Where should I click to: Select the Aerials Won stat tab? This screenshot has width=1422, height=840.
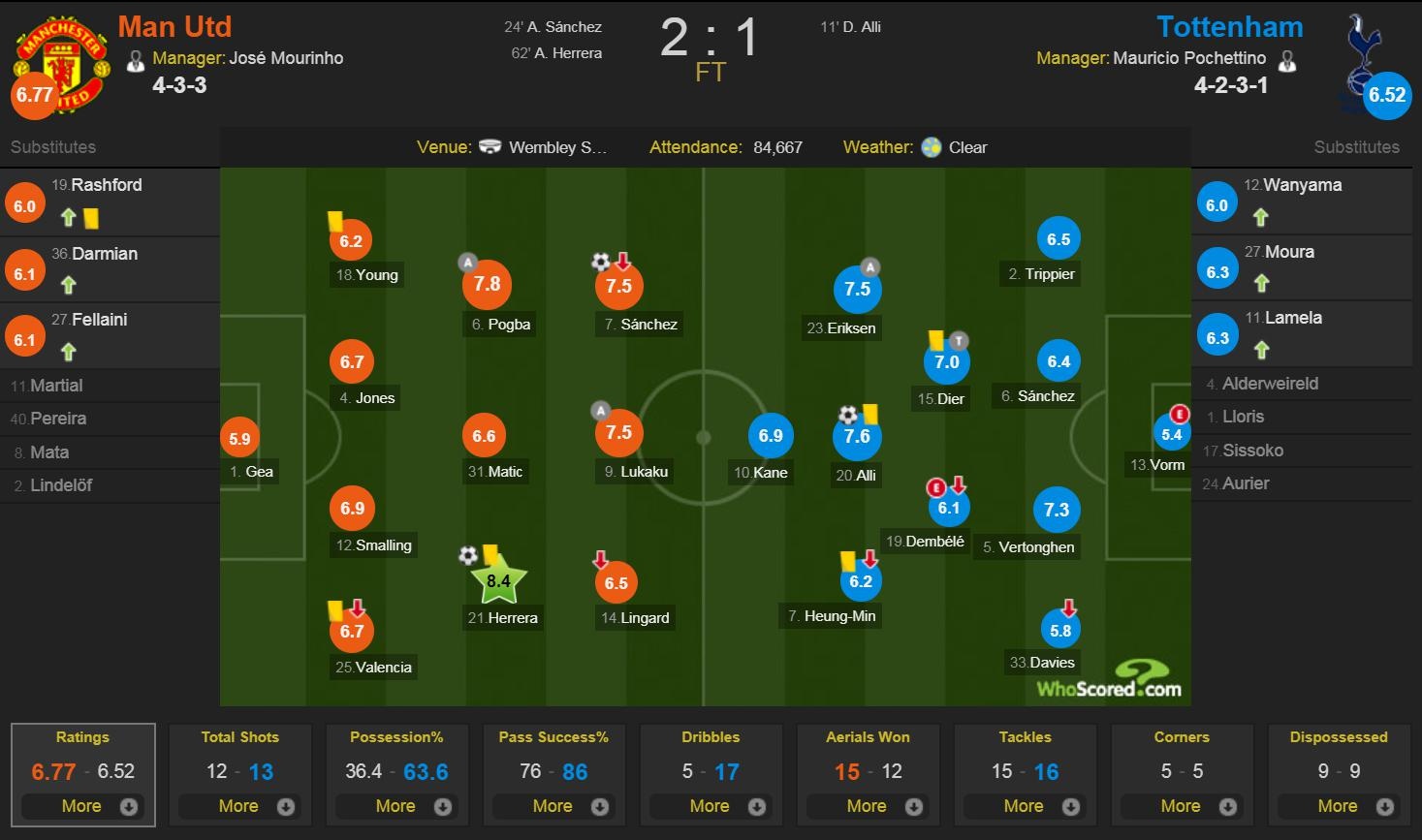pyautogui.click(x=868, y=737)
